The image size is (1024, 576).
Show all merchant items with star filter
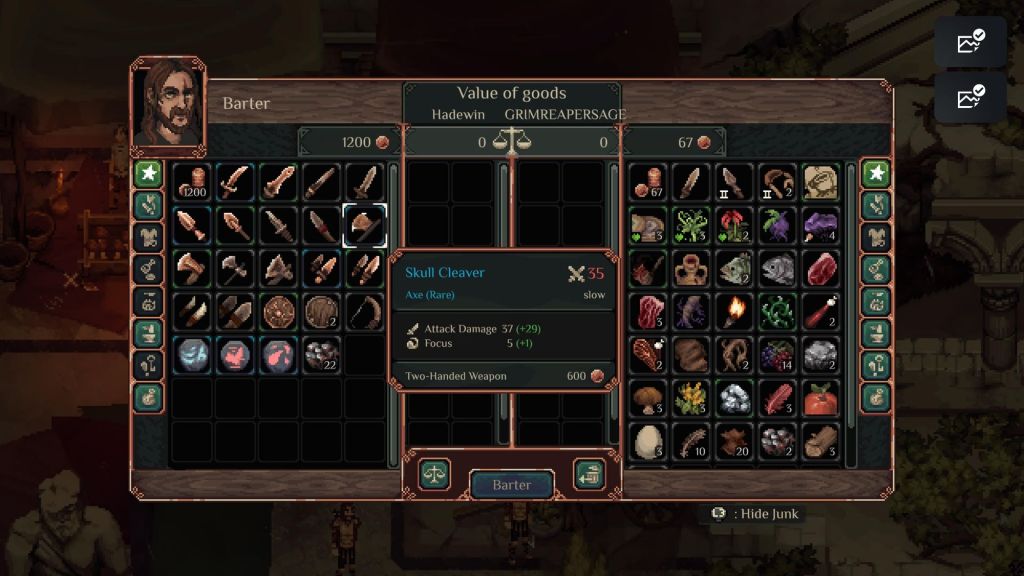pos(149,173)
